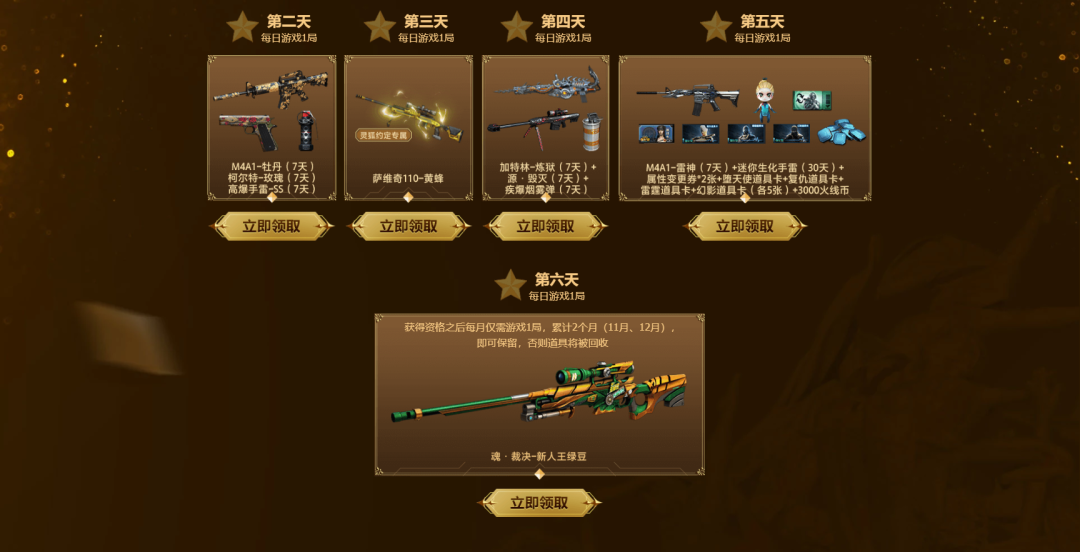
Task: Claim the Day 2 reward (第二天)
Action: (271, 227)
